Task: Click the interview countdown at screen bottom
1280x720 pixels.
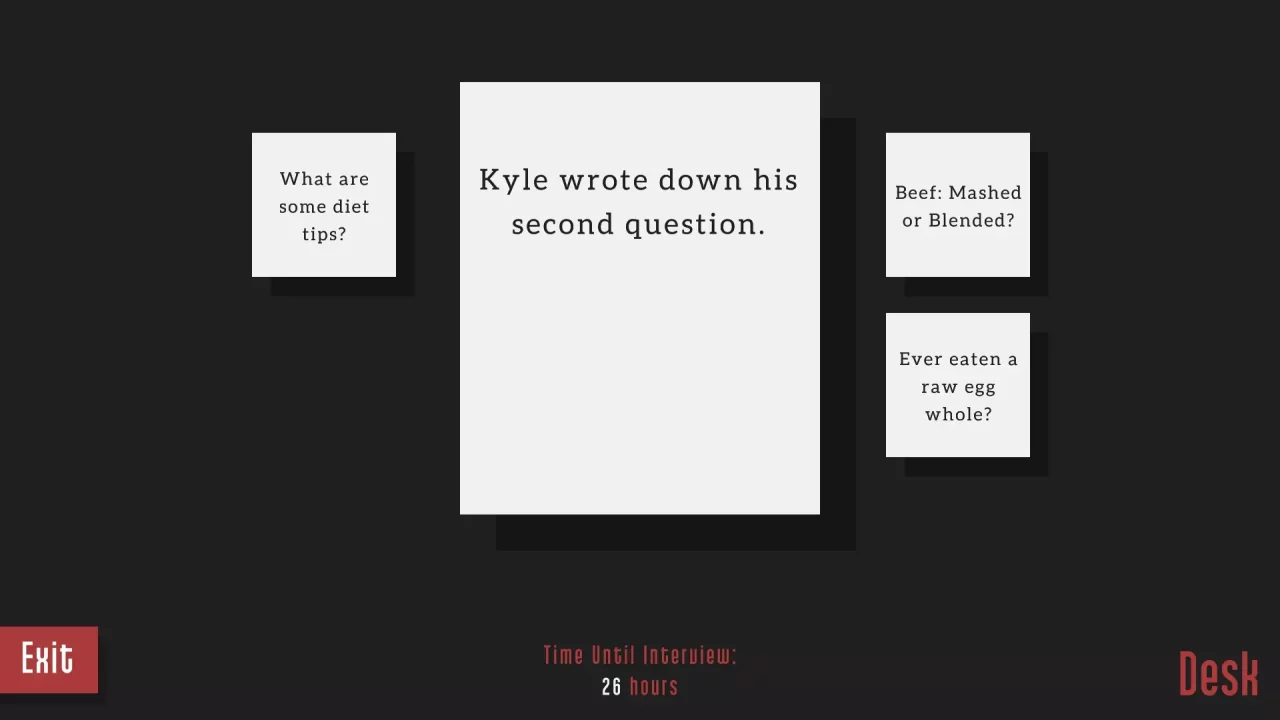Action: click(x=639, y=670)
